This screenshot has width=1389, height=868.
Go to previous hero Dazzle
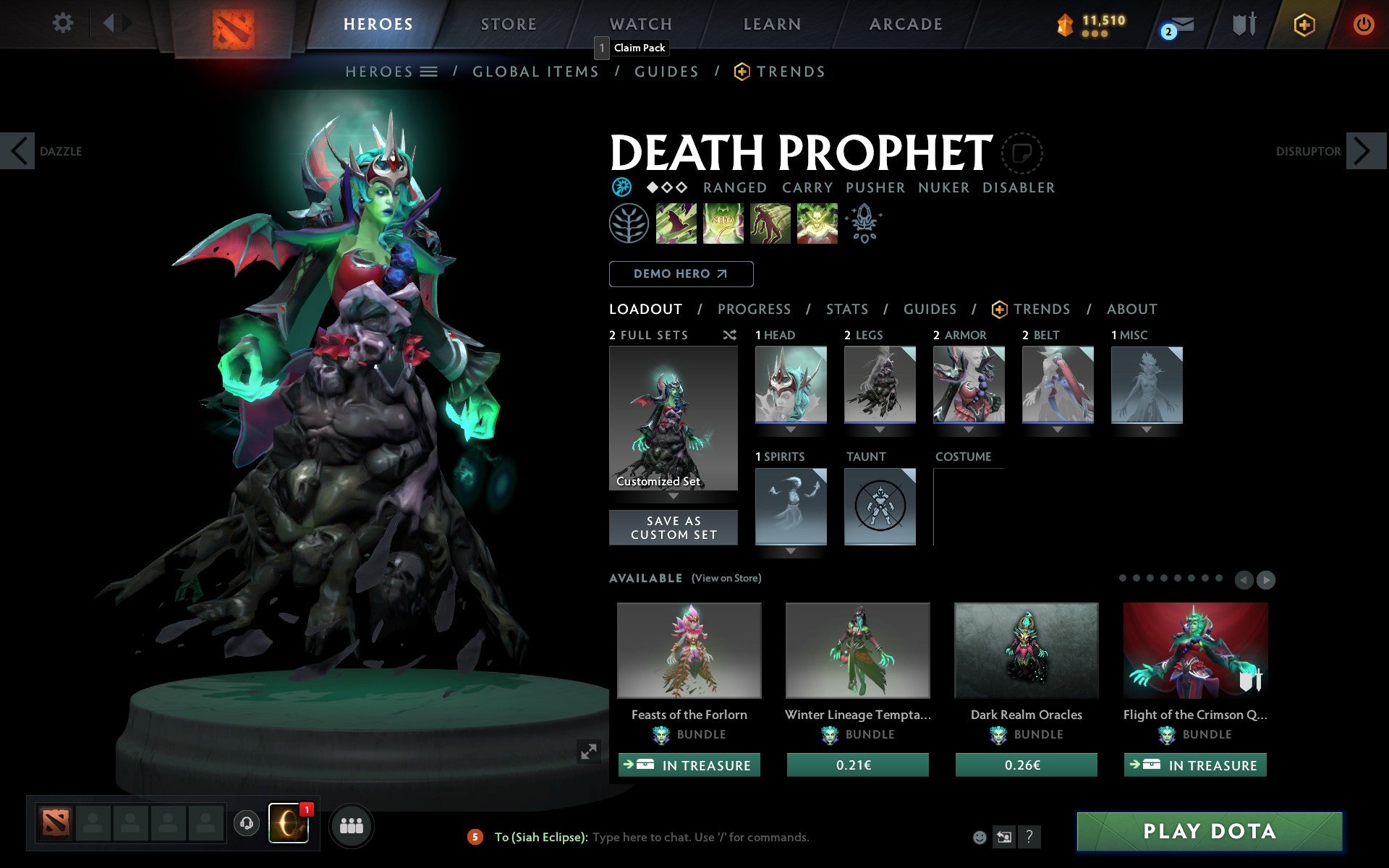(x=18, y=151)
